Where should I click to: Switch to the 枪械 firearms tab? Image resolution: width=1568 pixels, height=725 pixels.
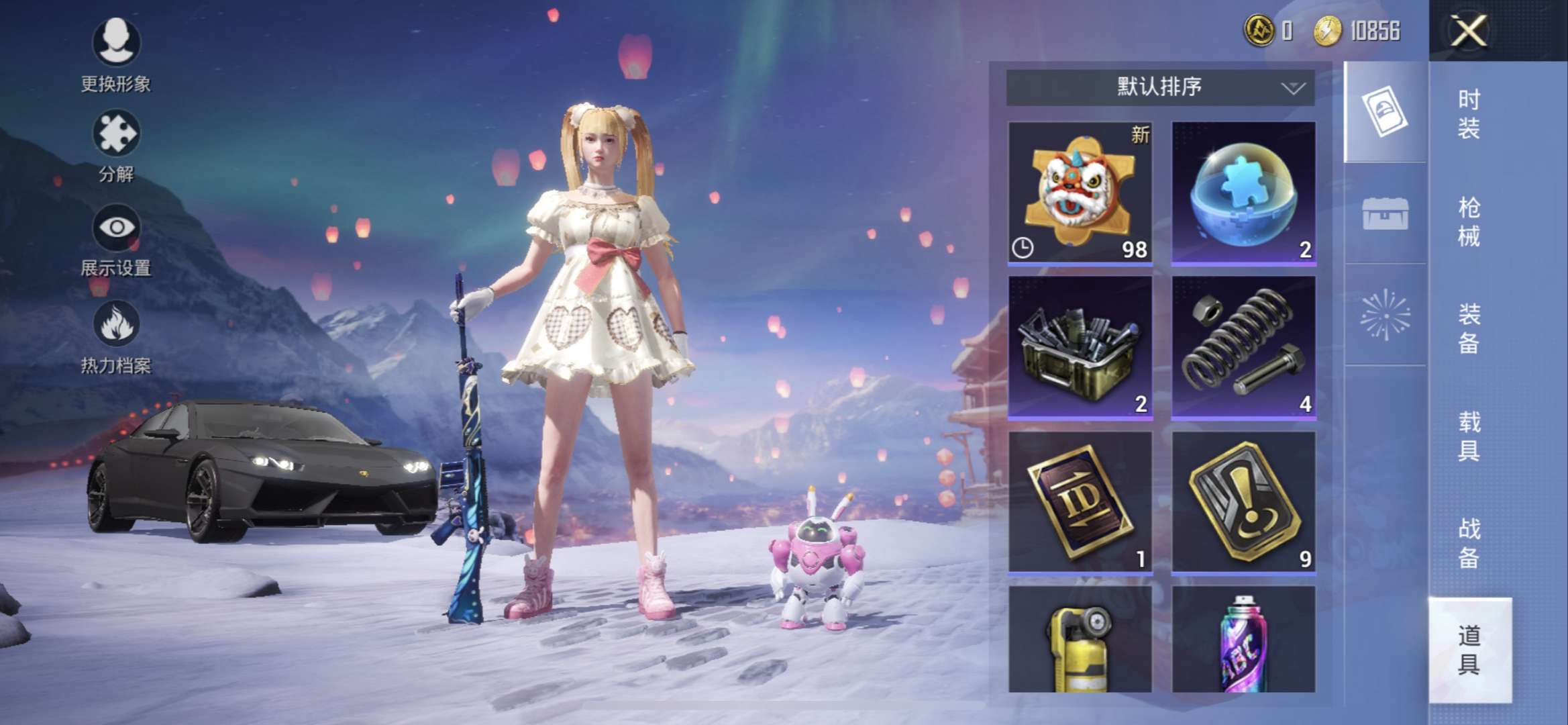1469,222
